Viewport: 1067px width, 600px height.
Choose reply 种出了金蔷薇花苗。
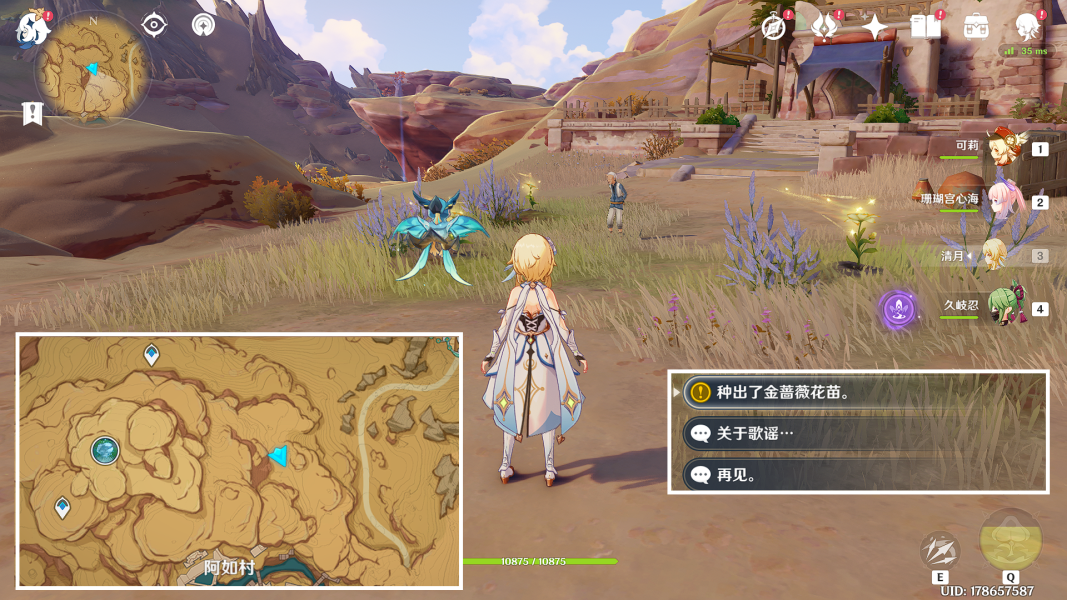(x=860, y=392)
